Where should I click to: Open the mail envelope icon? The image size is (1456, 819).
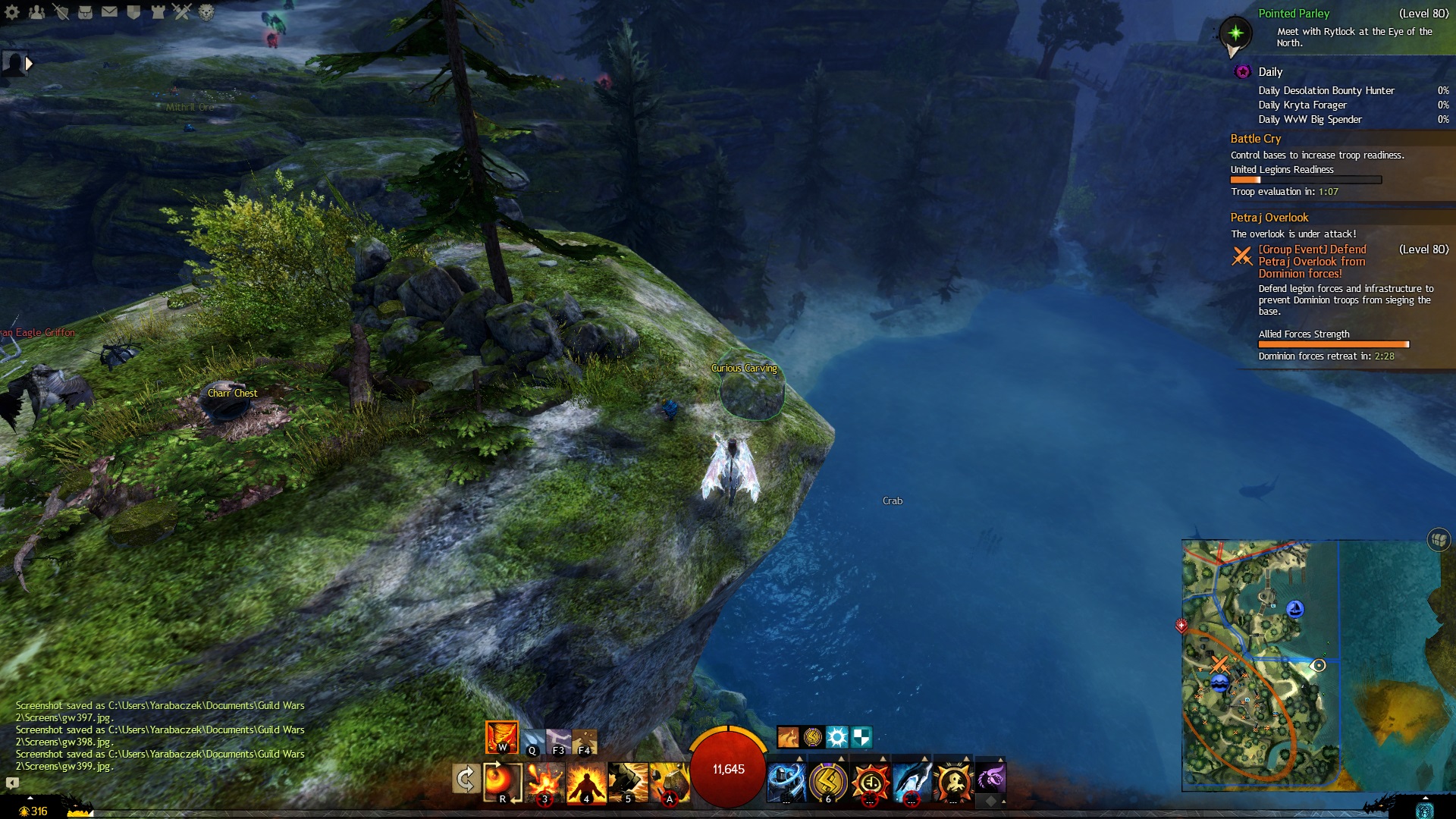pyautogui.click(x=109, y=12)
